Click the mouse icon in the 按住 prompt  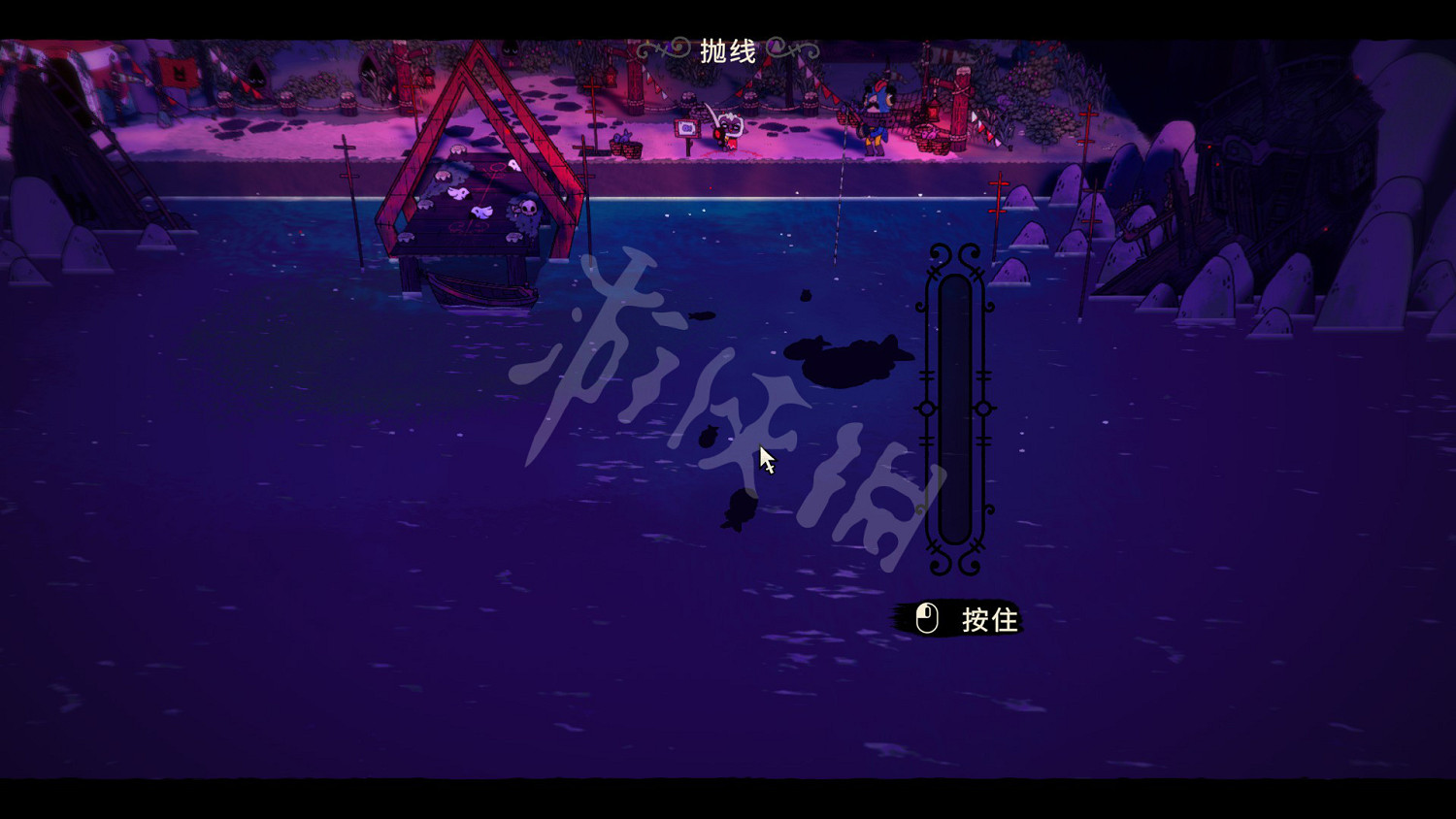click(925, 617)
